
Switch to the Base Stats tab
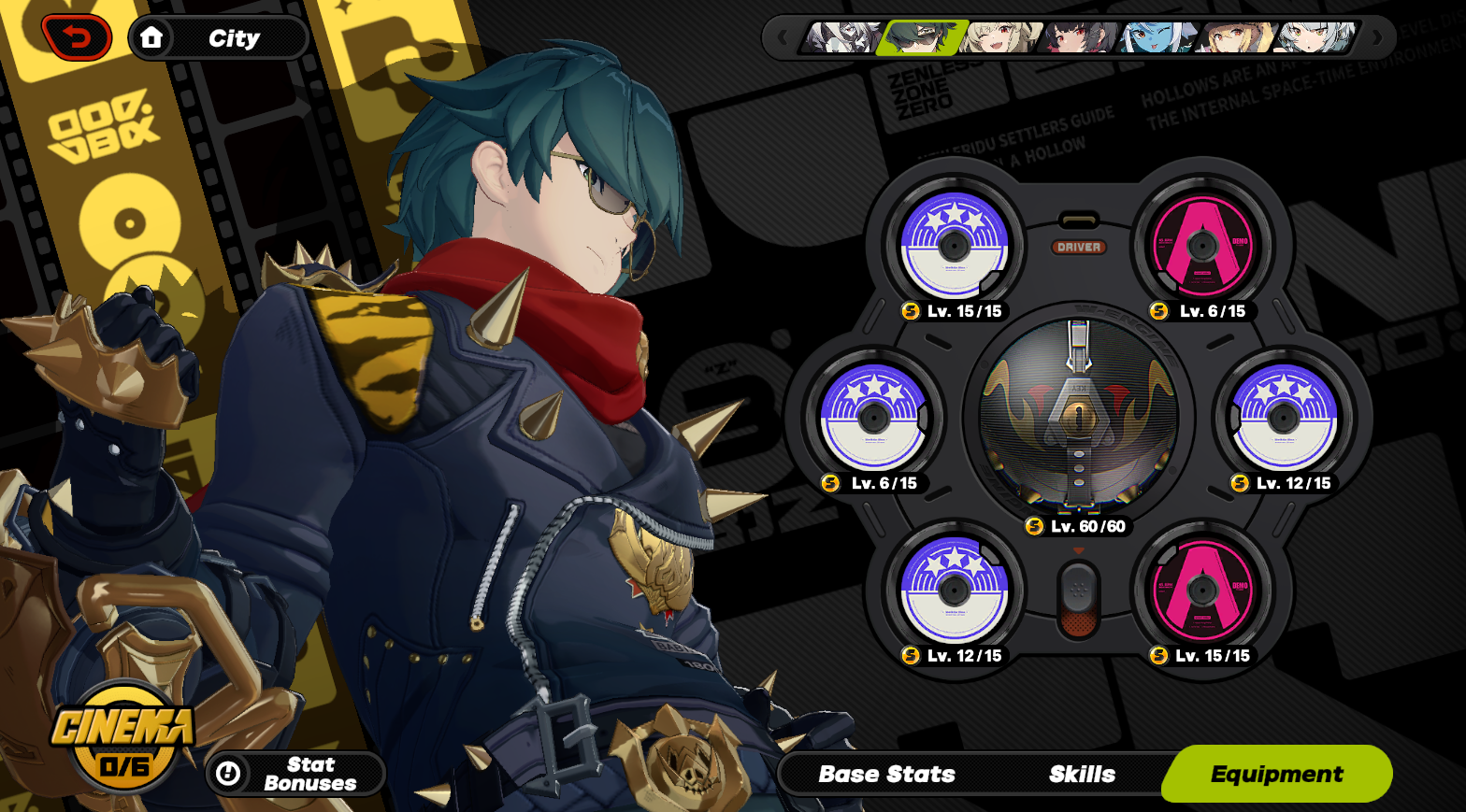(886, 774)
